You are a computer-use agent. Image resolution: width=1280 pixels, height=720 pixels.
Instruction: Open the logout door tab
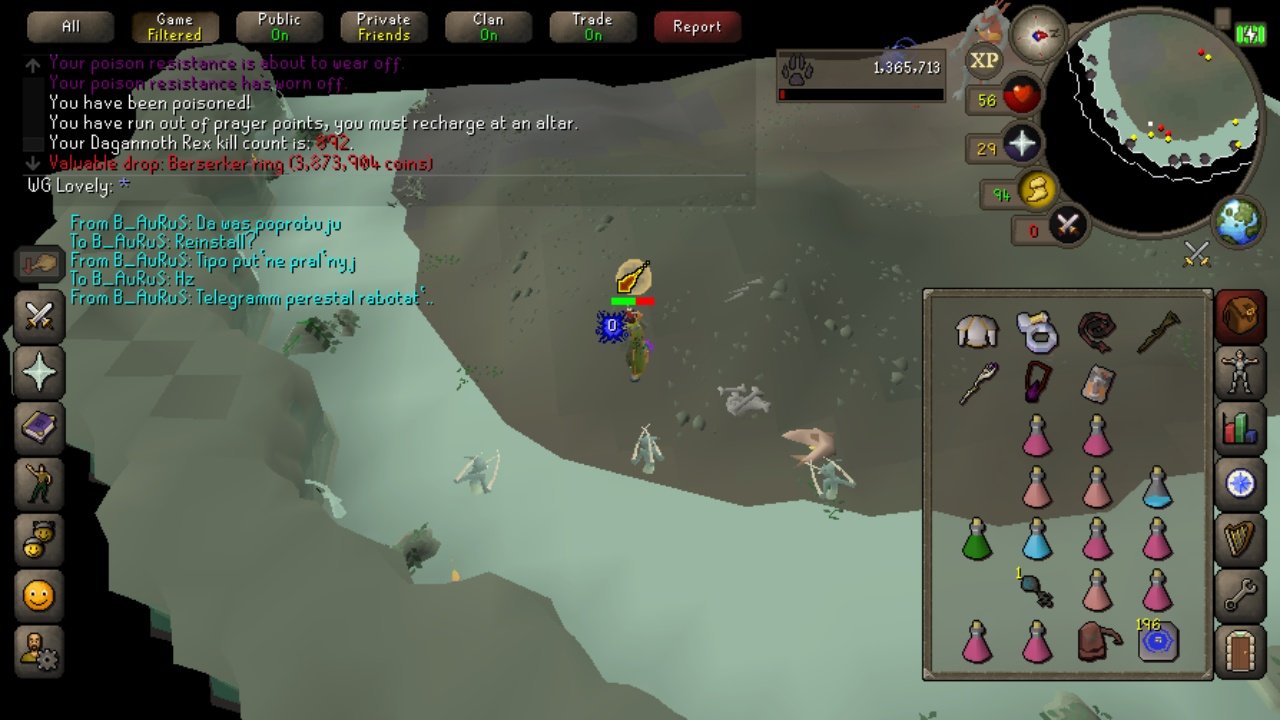point(1240,652)
